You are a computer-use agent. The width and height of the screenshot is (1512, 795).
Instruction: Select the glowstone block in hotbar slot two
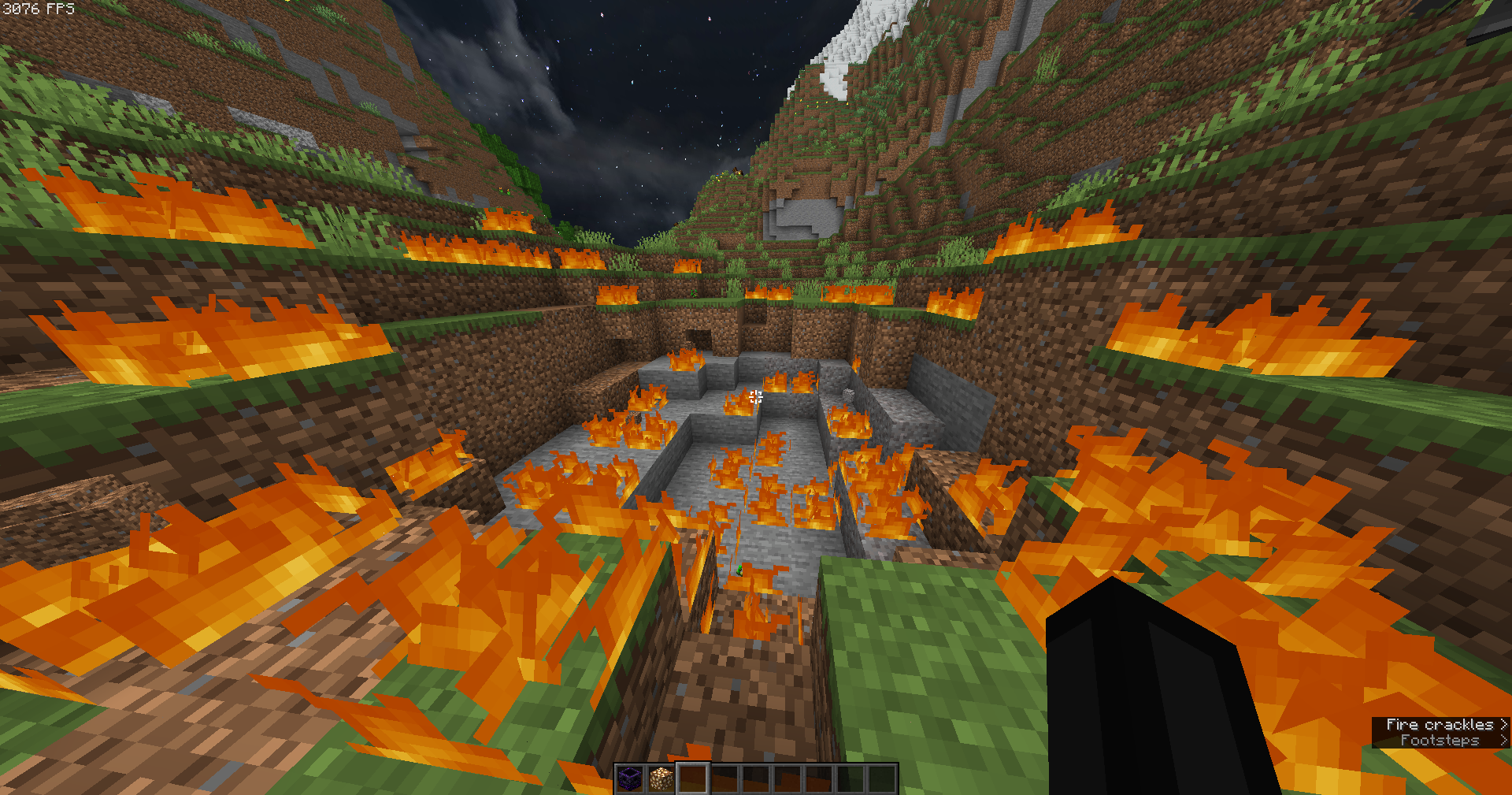click(x=662, y=780)
